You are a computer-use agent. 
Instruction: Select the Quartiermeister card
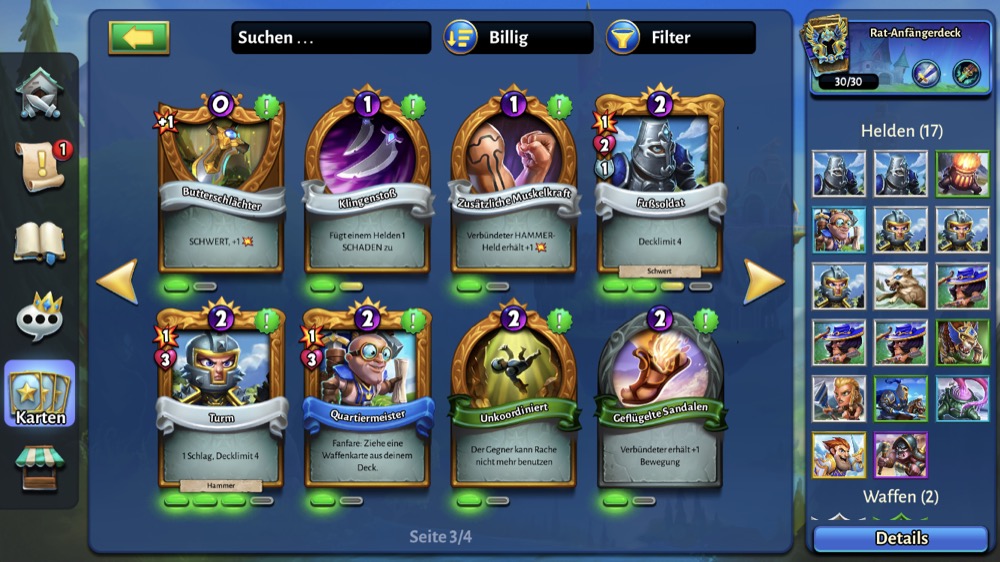click(x=368, y=400)
